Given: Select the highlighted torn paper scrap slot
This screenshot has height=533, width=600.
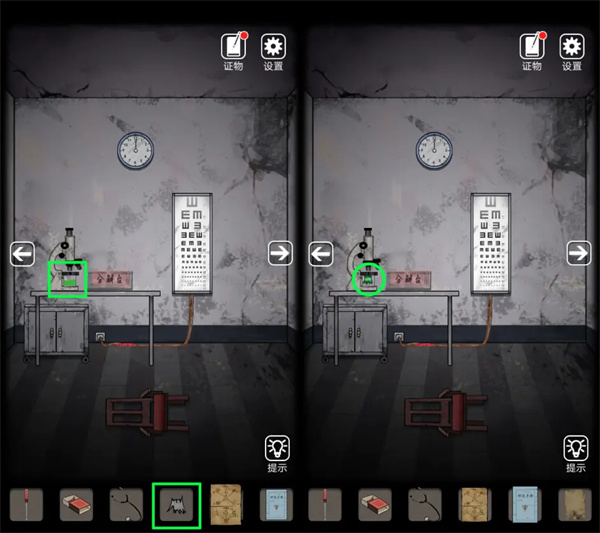Looking at the screenshot, I should click(x=176, y=505).
